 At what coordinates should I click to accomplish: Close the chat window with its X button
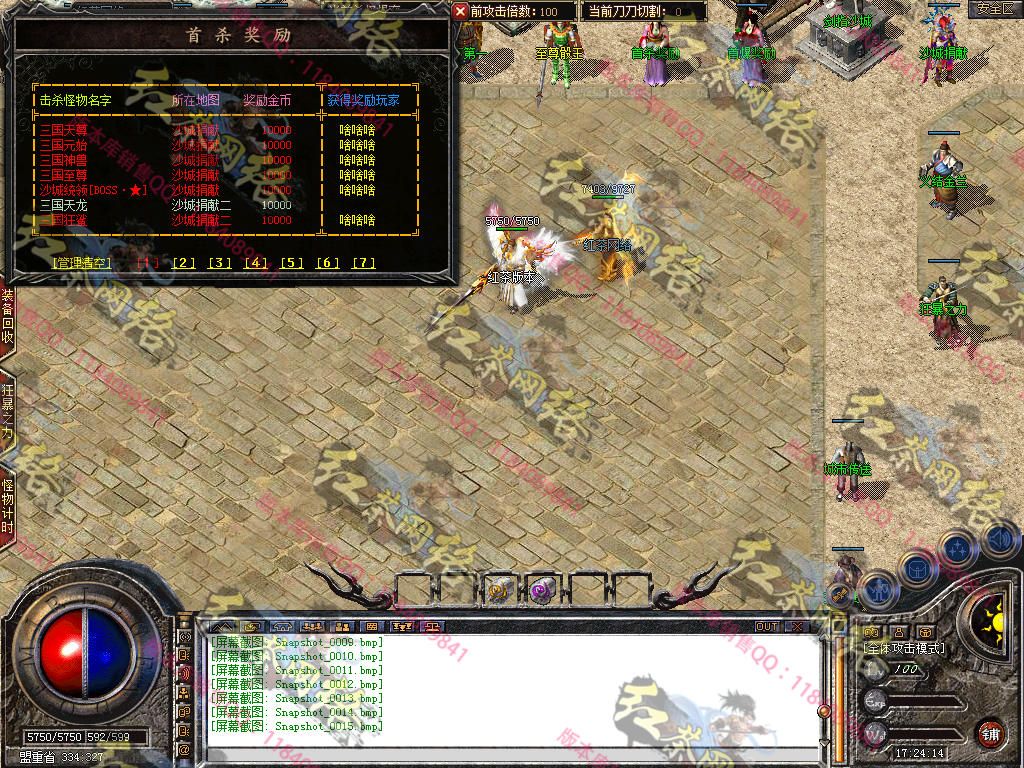796,626
